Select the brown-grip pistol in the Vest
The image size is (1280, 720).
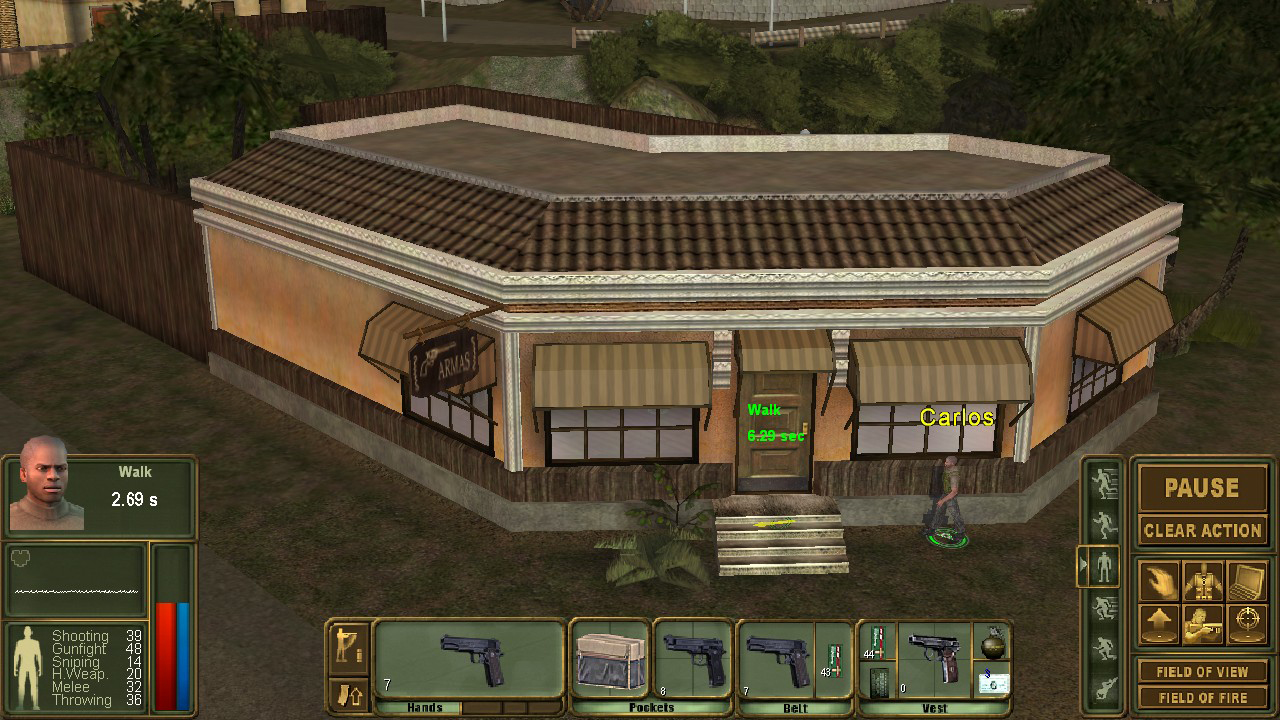tap(937, 655)
